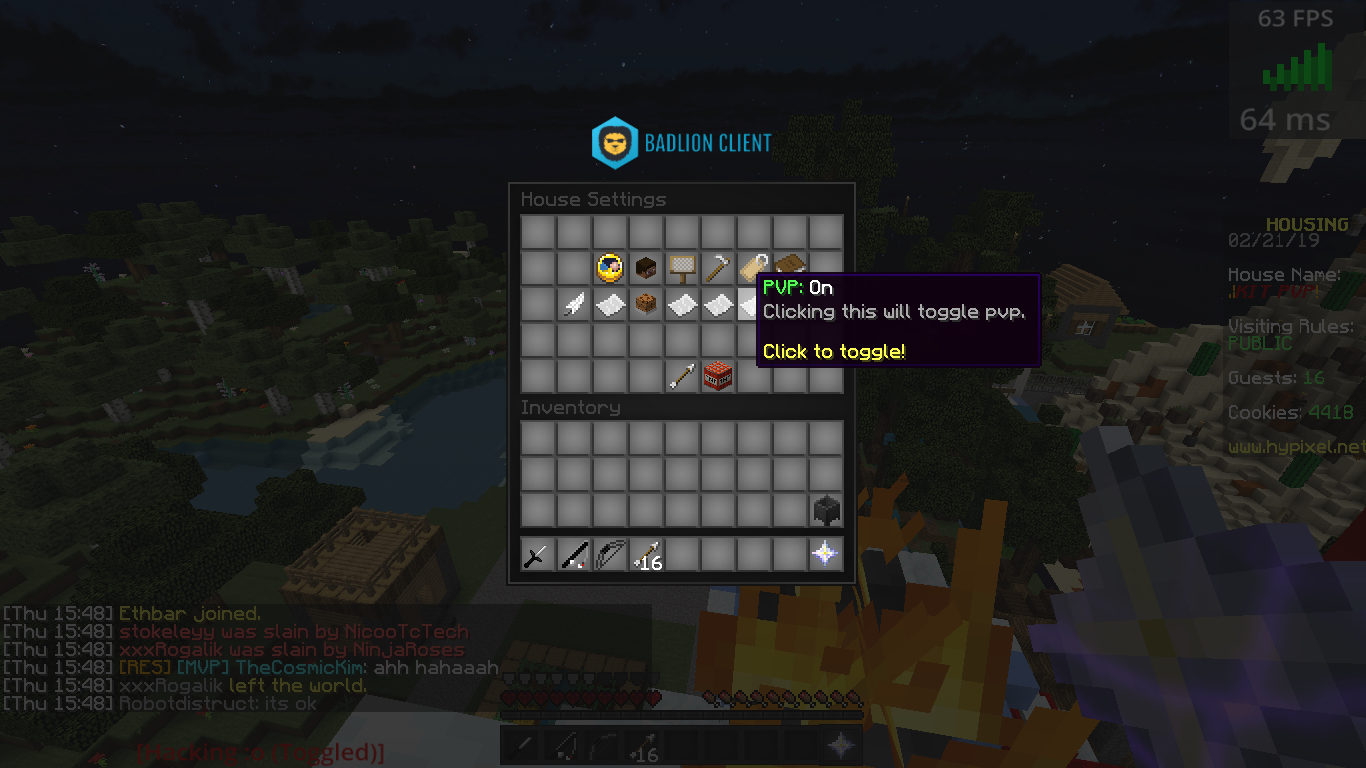Select the iron sword in the hotbar
The height and width of the screenshot is (768, 1366).
[x=537, y=554]
